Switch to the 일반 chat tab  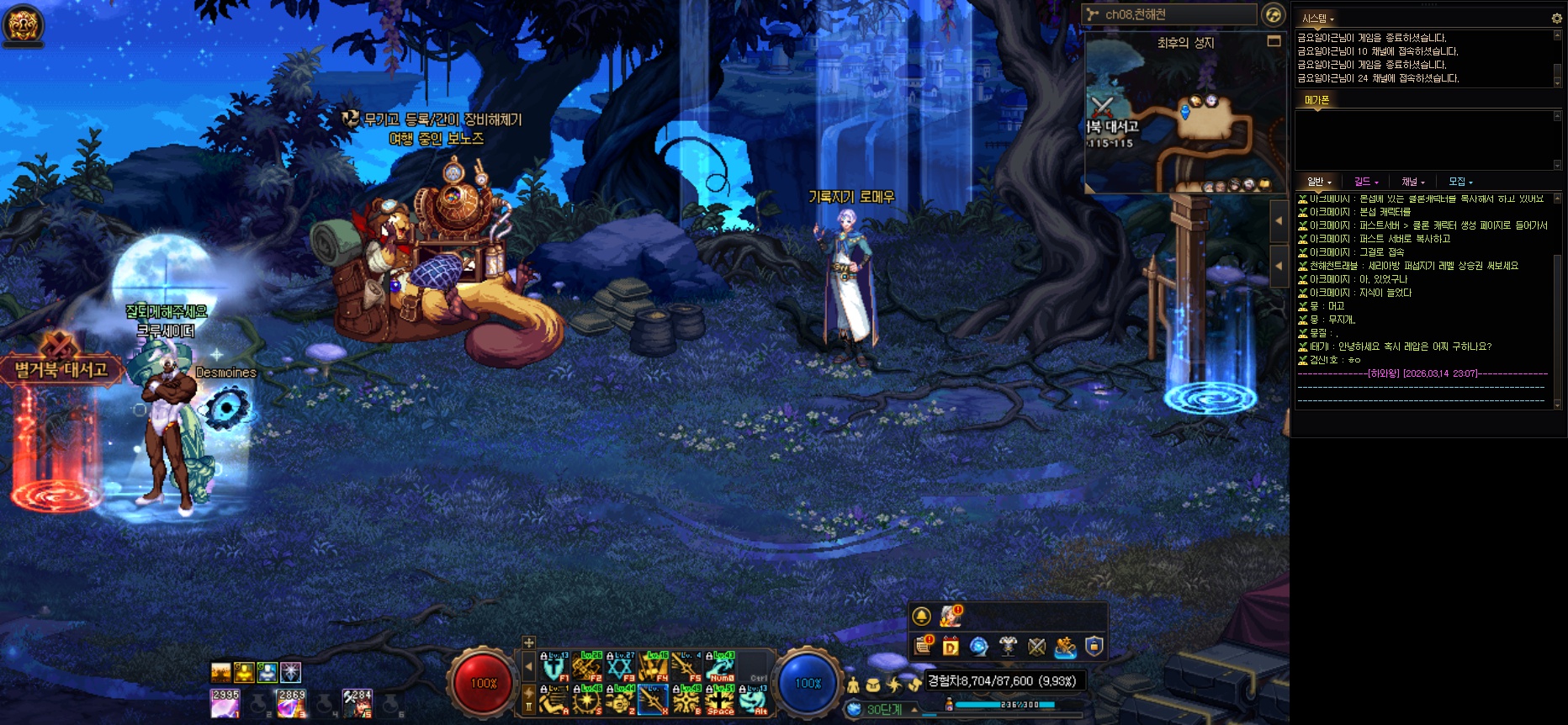click(x=1318, y=182)
